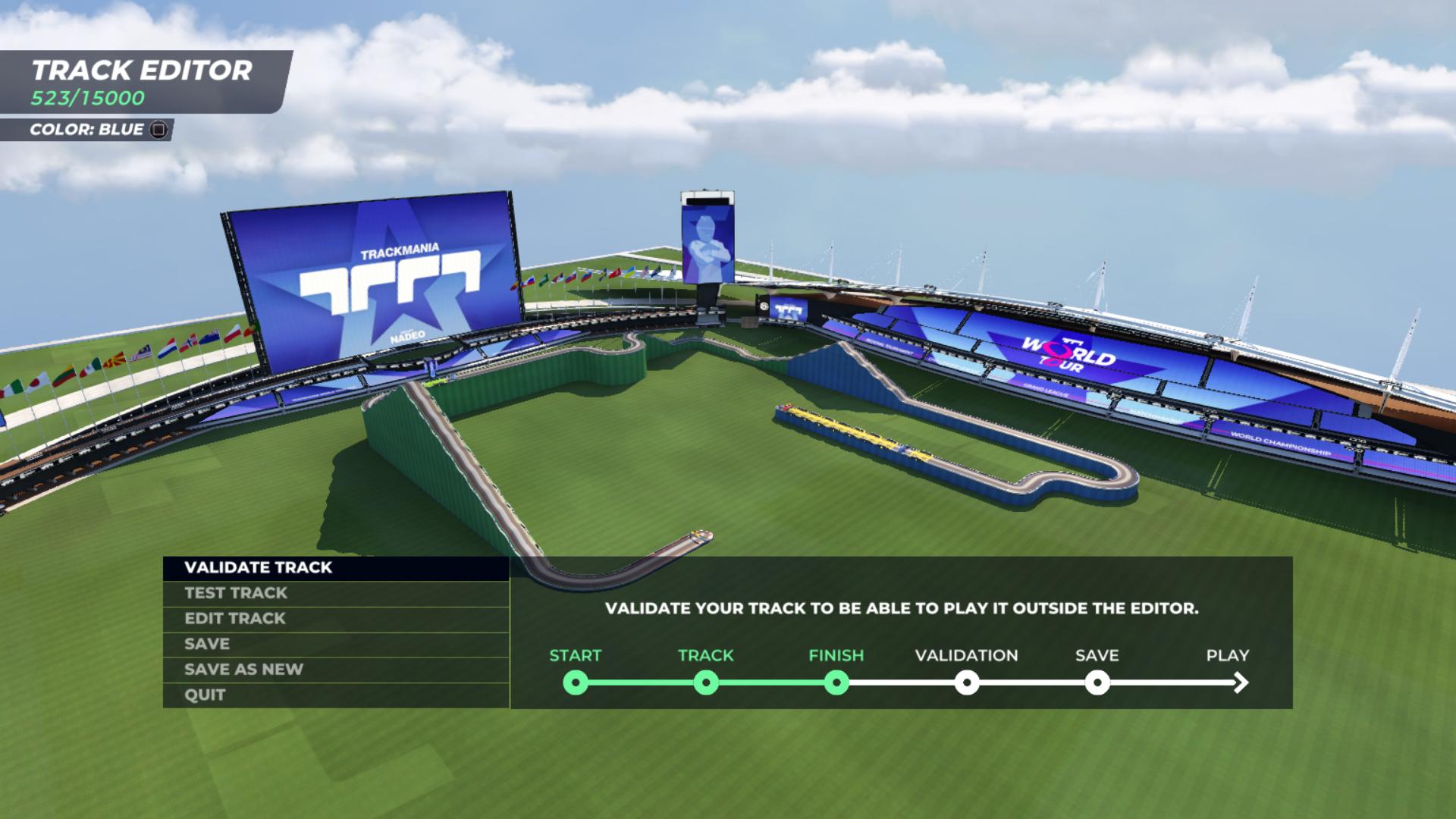
Task: Select the Finish milestone marker
Action: point(836,682)
